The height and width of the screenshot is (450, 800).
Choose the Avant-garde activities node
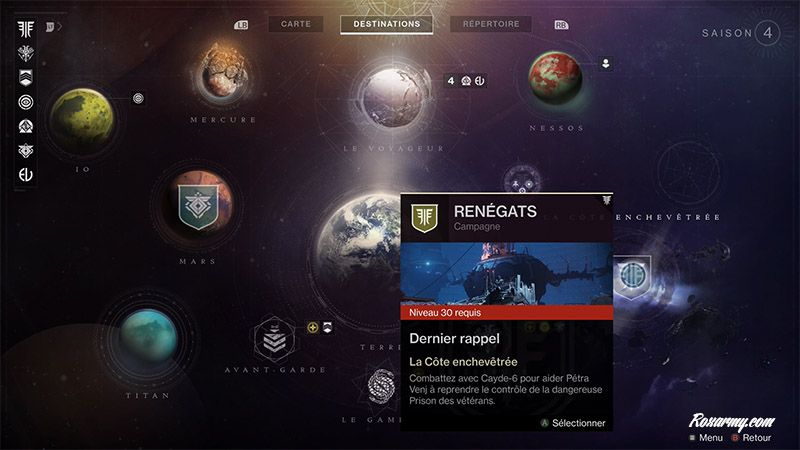click(x=274, y=341)
